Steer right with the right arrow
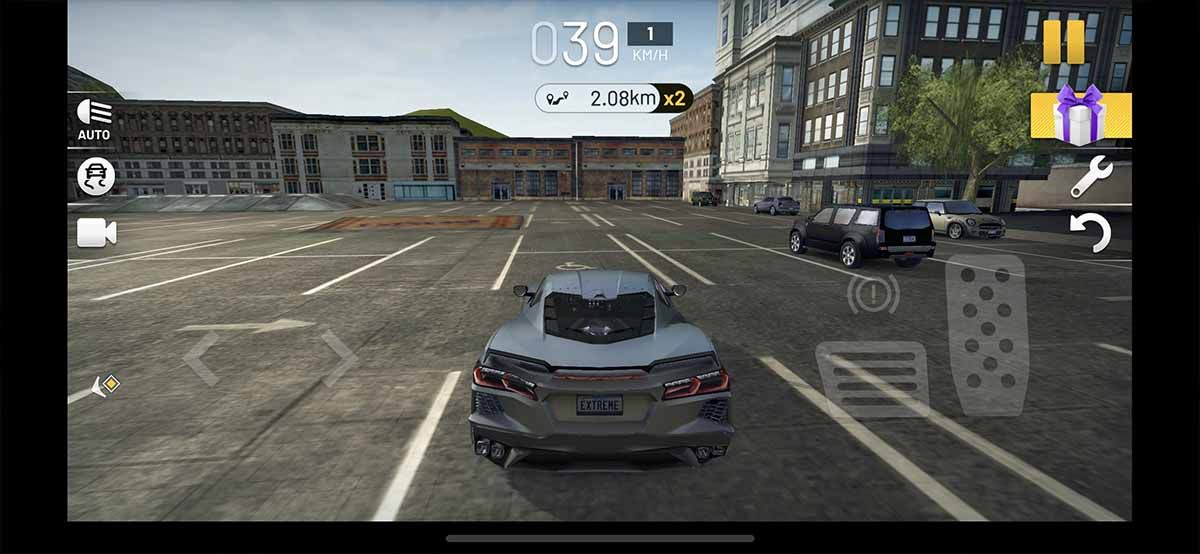 (338, 358)
